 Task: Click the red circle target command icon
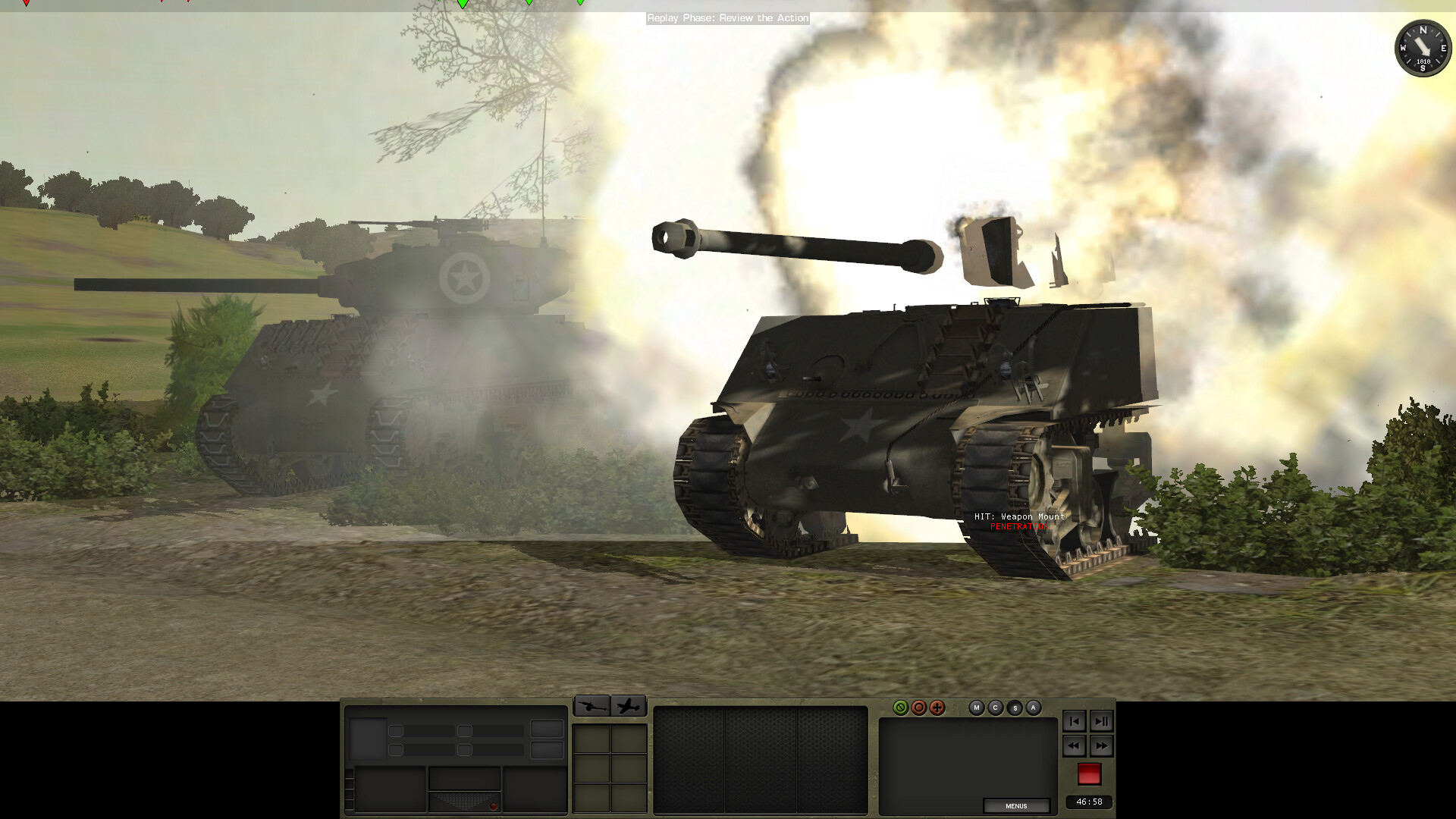pyautogui.click(x=919, y=708)
